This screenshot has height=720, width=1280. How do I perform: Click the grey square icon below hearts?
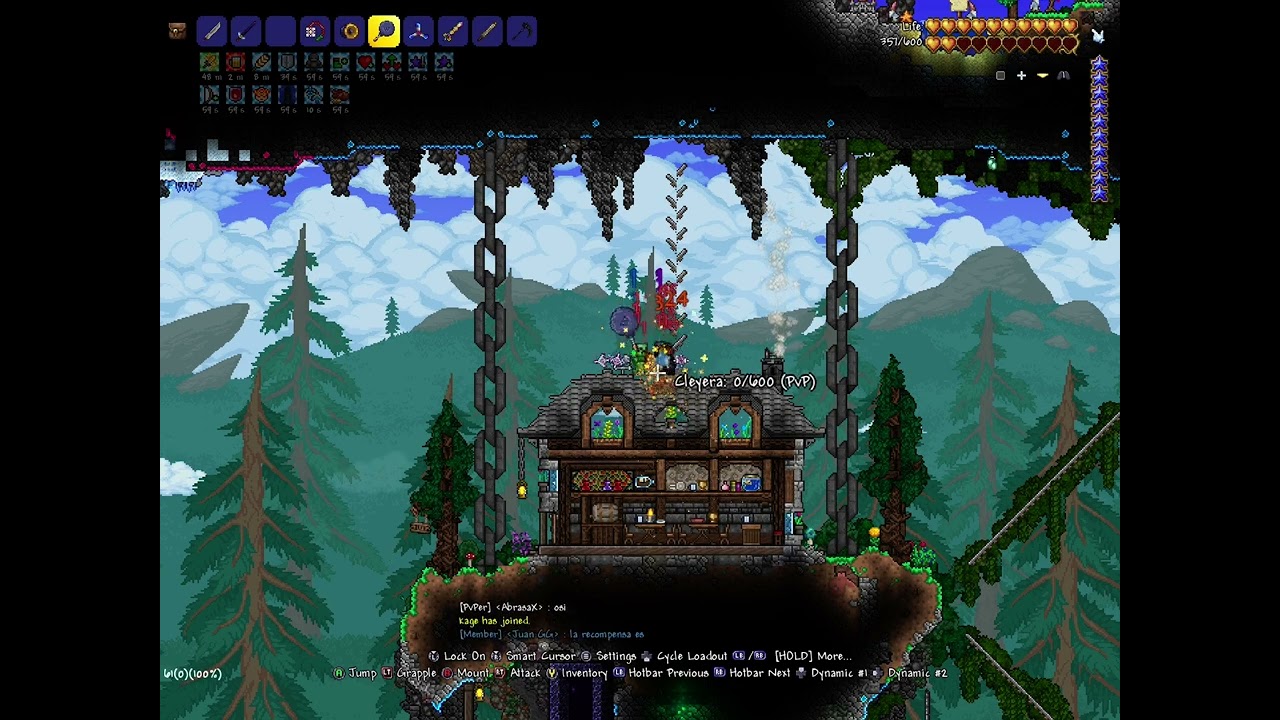click(1000, 75)
